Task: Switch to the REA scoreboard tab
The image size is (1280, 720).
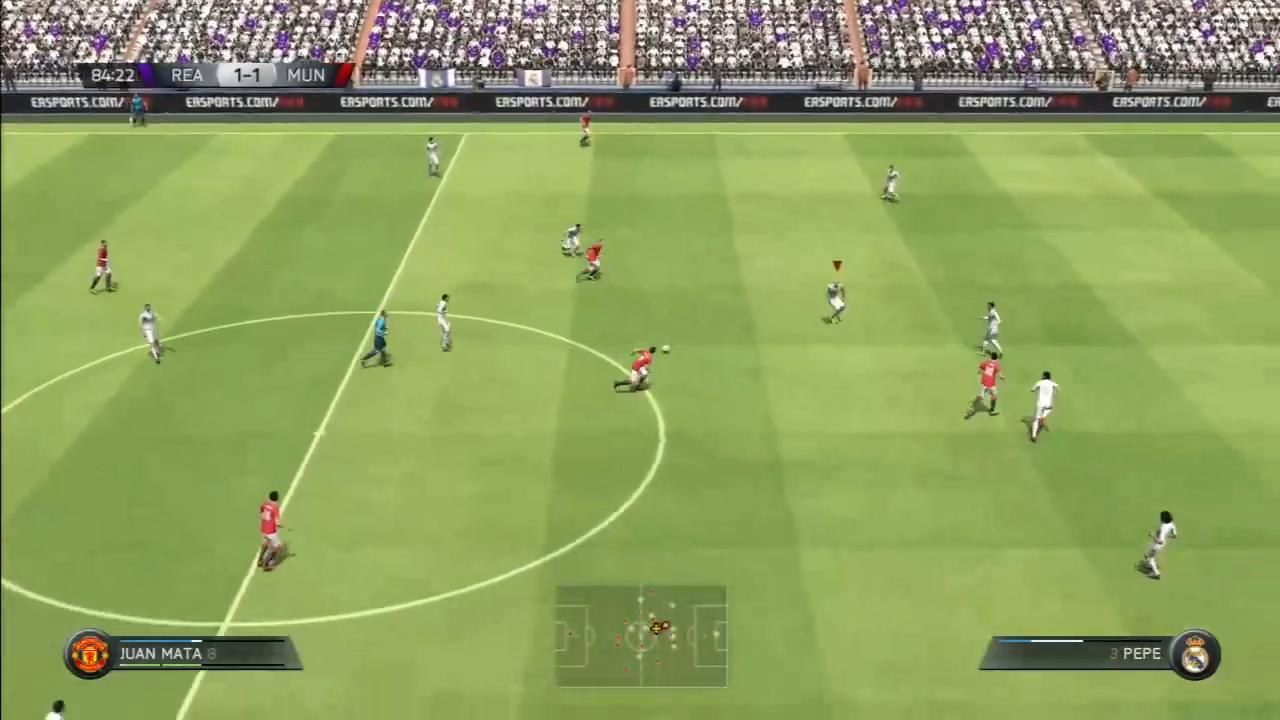Action: tap(187, 75)
